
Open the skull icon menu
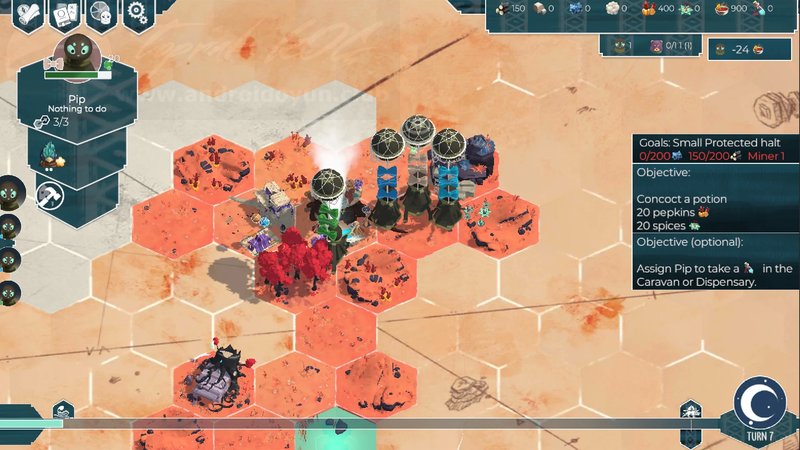(100, 13)
